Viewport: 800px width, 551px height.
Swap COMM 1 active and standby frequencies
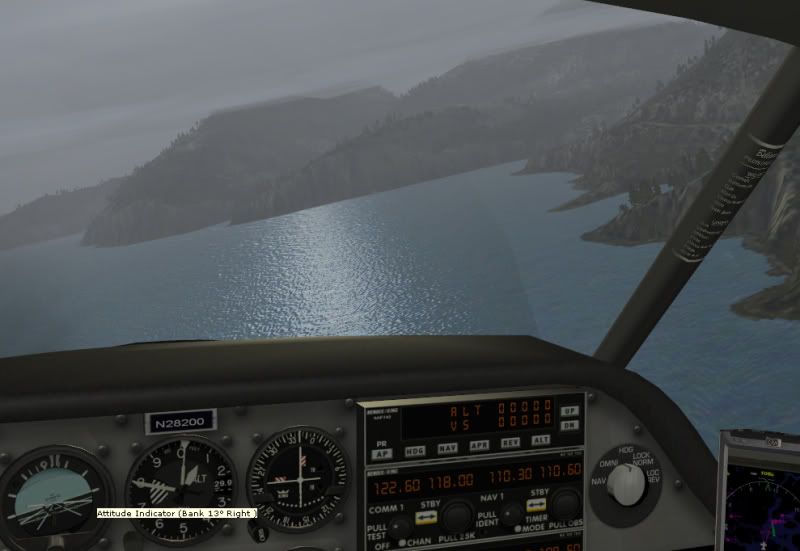point(427,519)
